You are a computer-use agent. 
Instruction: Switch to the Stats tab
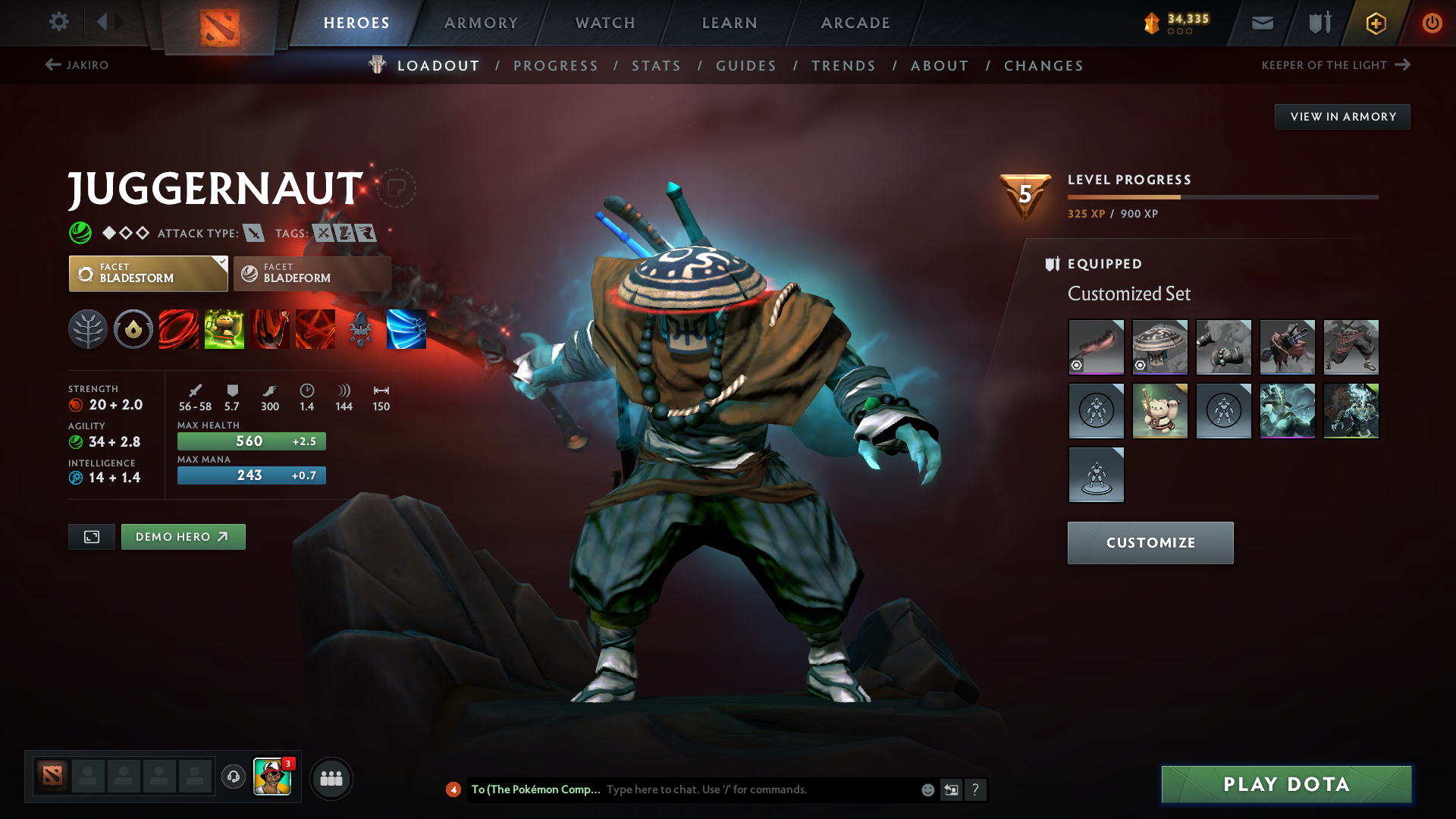[x=656, y=65]
